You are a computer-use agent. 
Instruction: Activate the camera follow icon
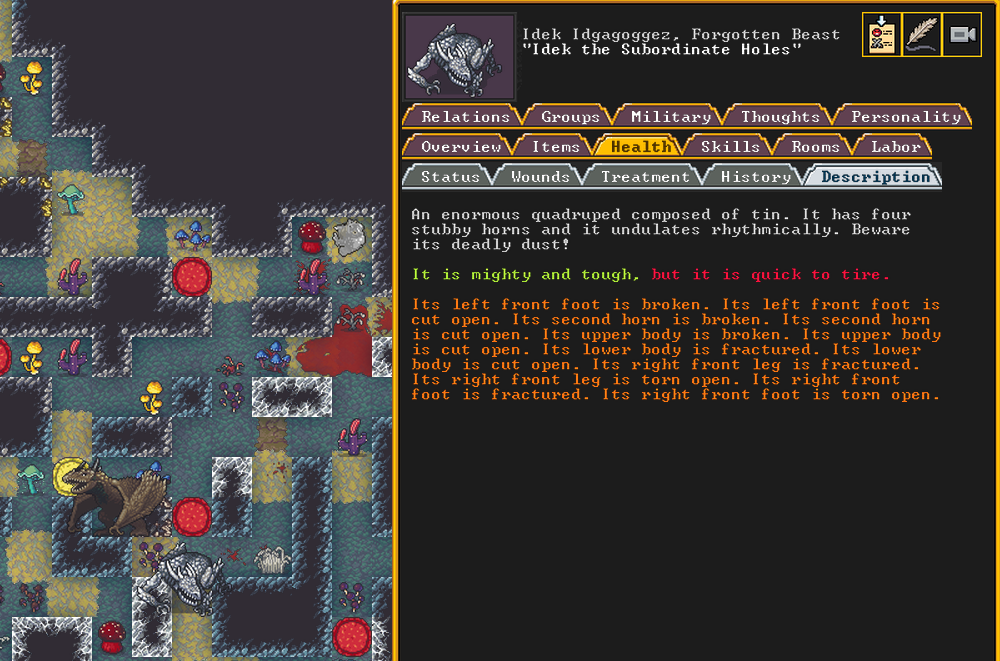[x=962, y=35]
